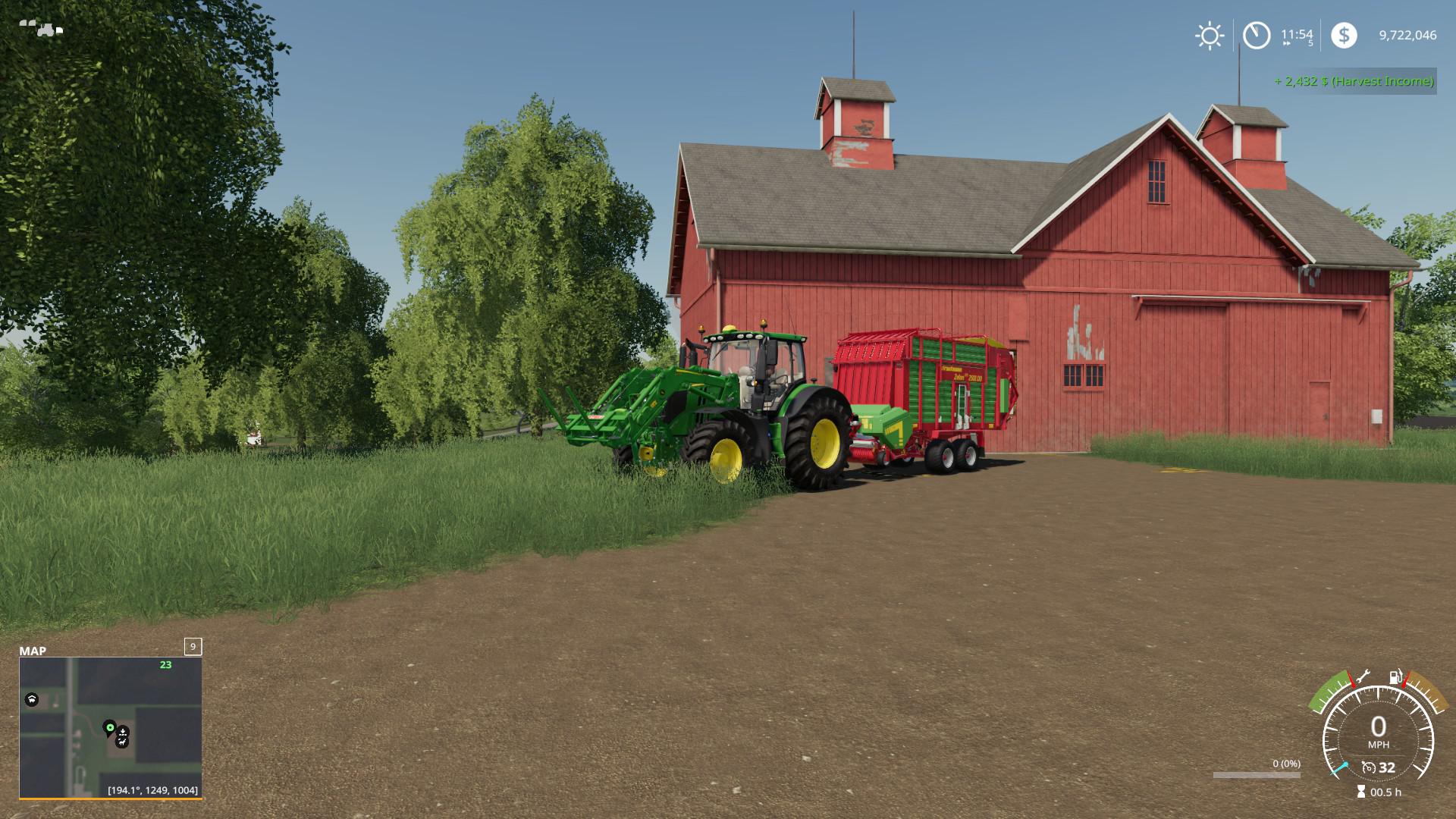The image size is (1456, 819).
Task: Open the minimap in the corner
Action: point(110,727)
